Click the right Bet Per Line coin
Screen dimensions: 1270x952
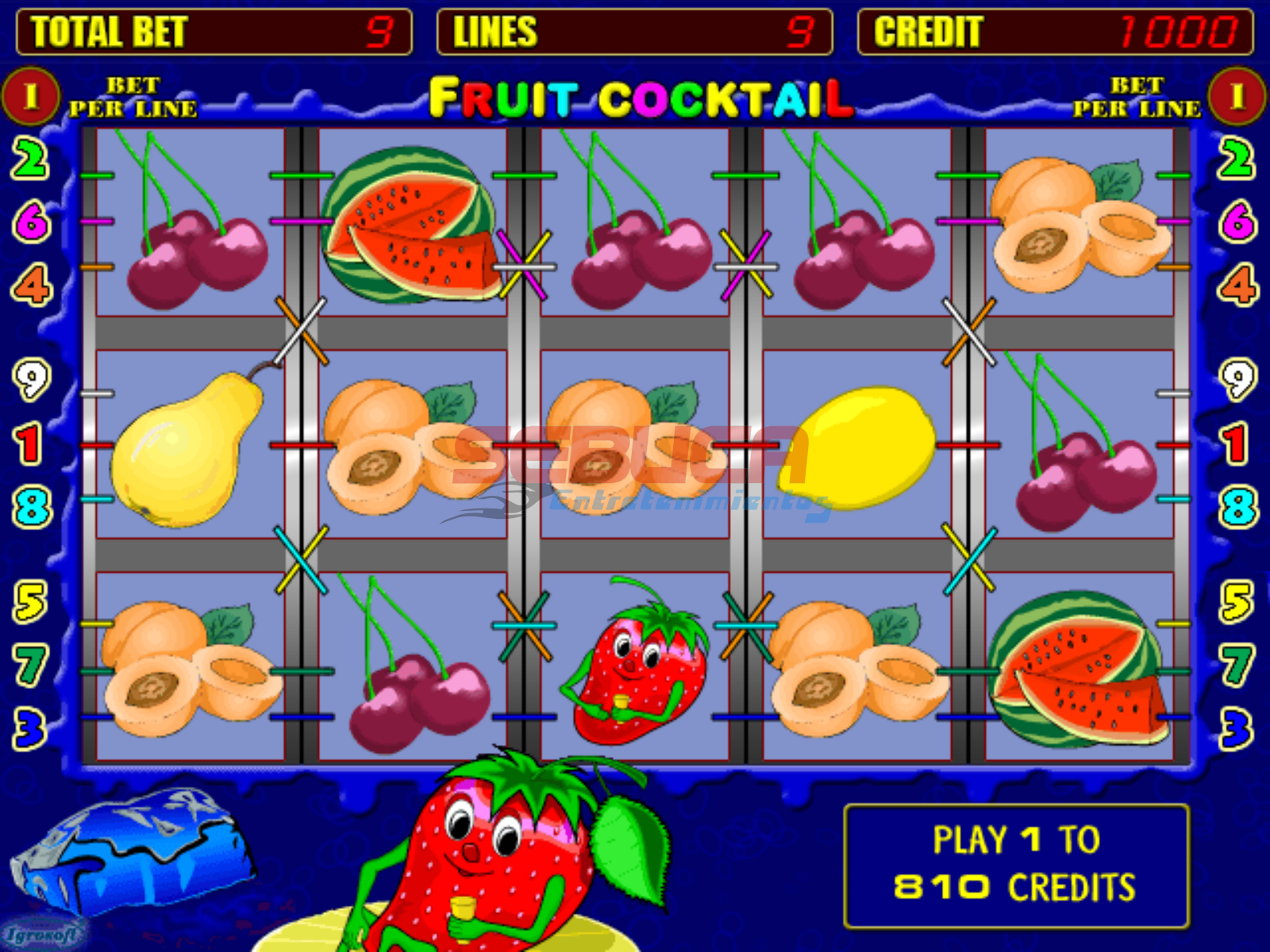[x=1237, y=97]
